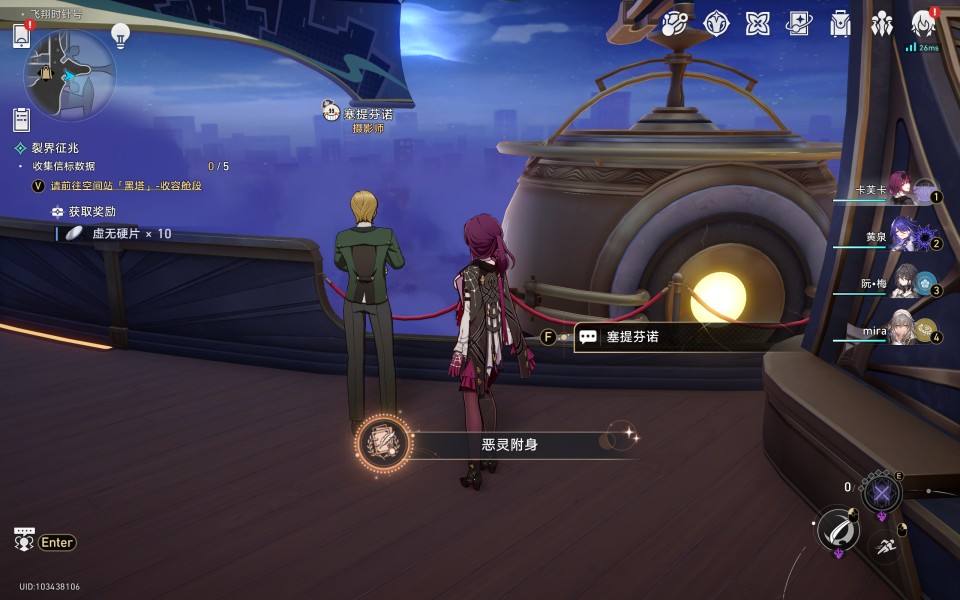Open the four-petal flower icon in top bar
The image size is (960, 600).
click(757, 24)
